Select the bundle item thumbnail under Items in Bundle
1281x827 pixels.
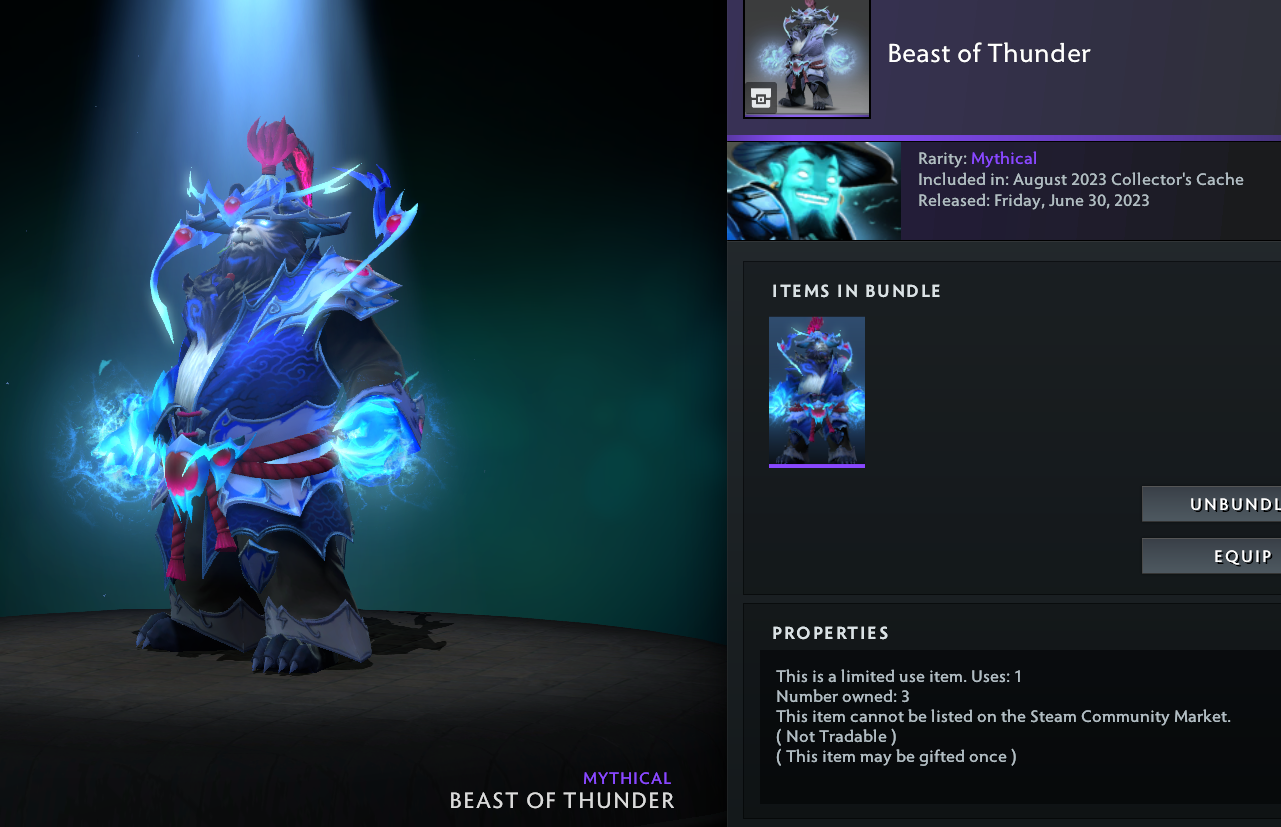point(816,390)
